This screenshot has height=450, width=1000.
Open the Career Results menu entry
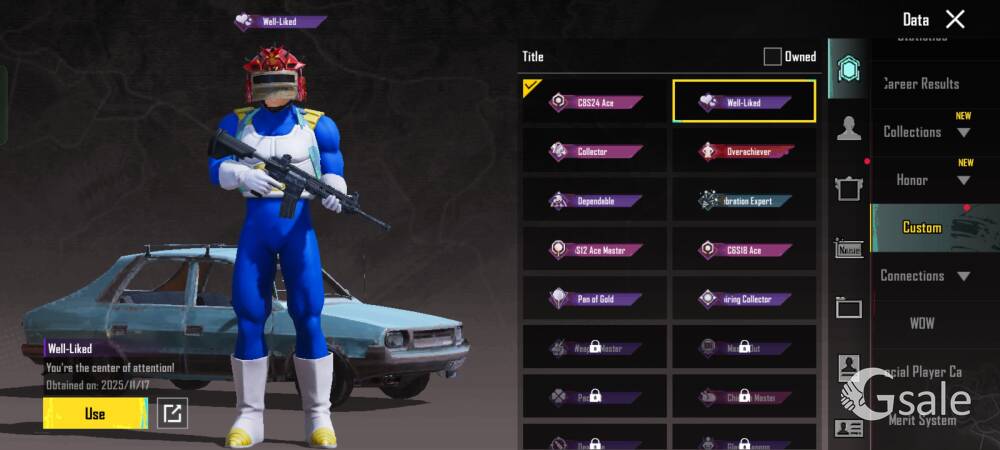[921, 84]
